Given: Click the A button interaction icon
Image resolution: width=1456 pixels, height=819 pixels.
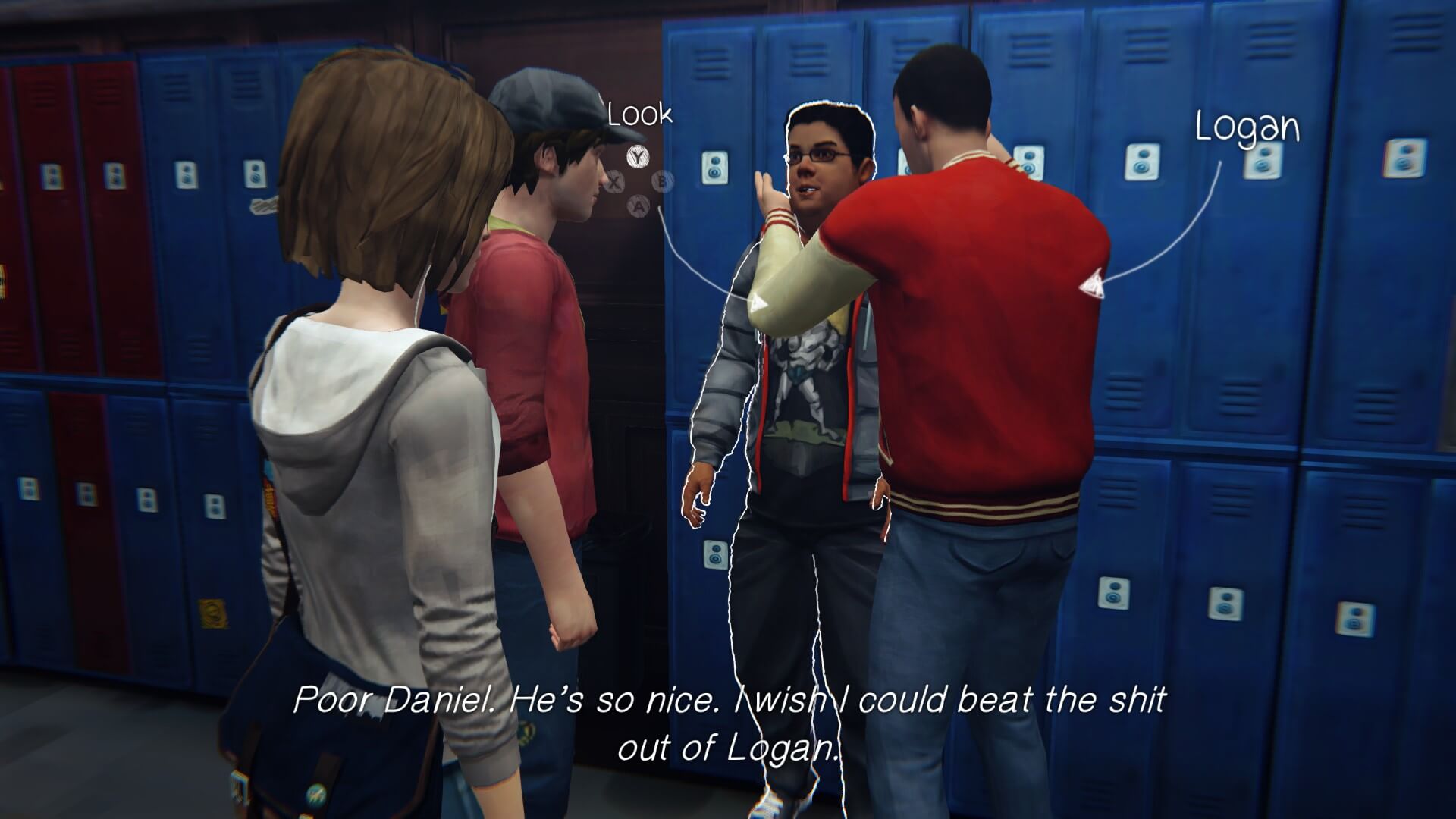Looking at the screenshot, I should click(637, 207).
